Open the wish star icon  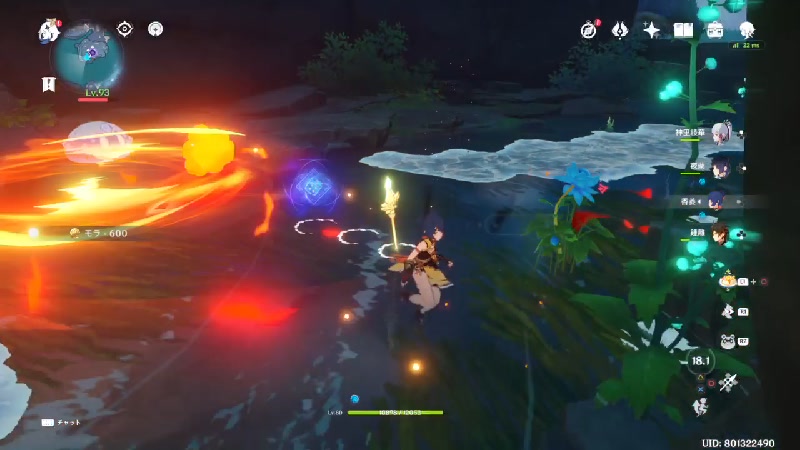(651, 31)
